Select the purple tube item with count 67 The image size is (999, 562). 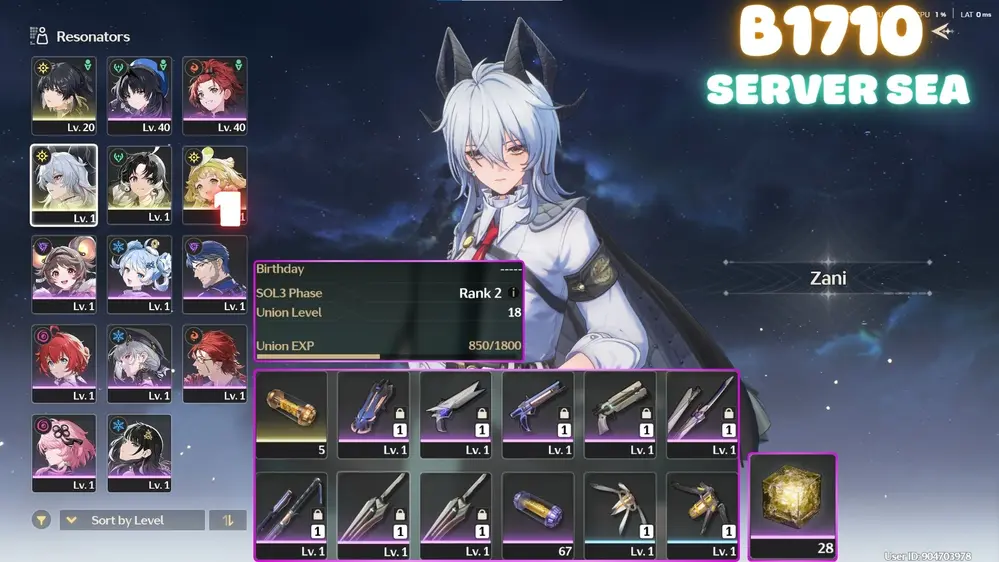[538, 514]
